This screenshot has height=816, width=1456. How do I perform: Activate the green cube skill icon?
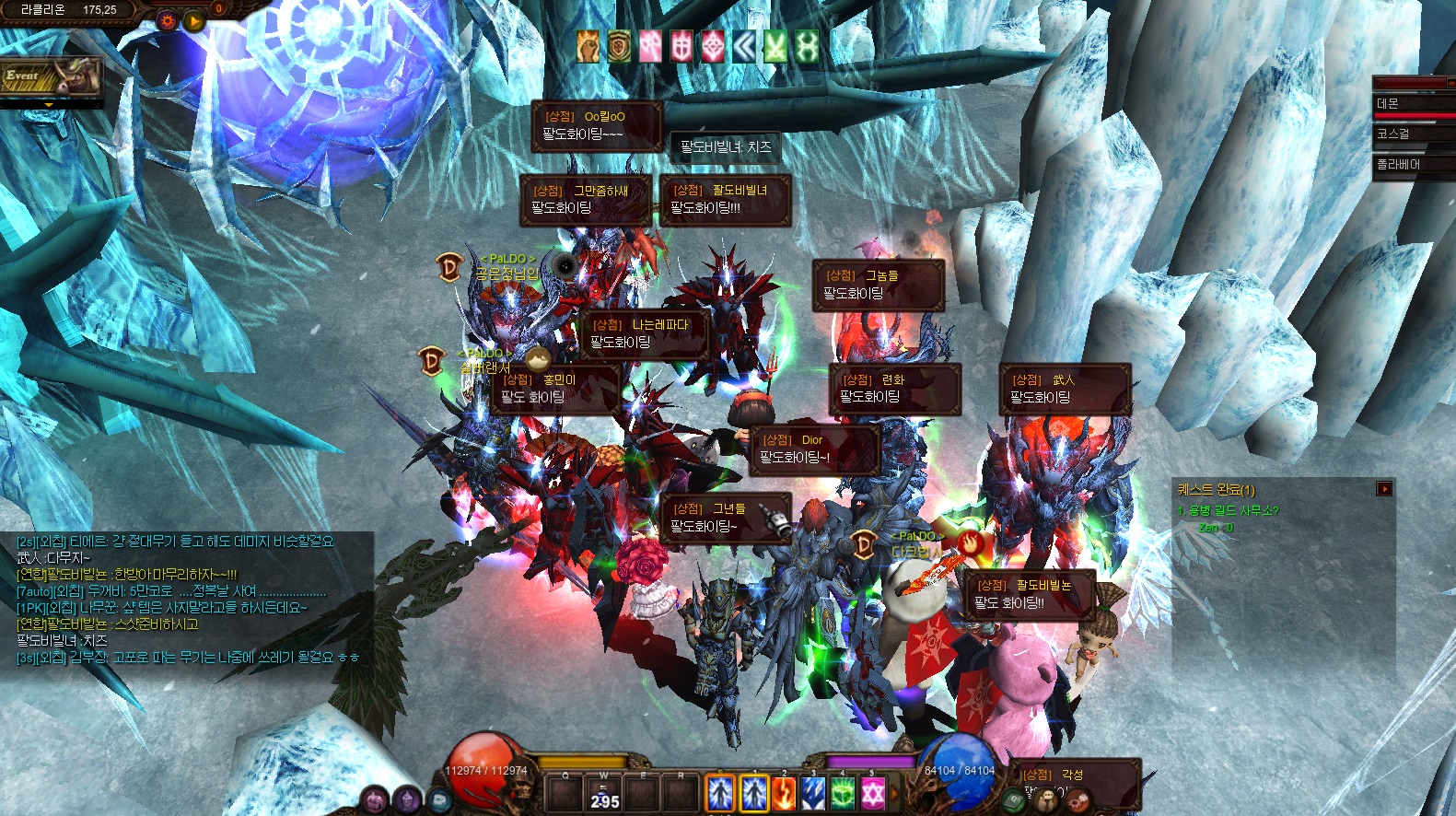843,794
